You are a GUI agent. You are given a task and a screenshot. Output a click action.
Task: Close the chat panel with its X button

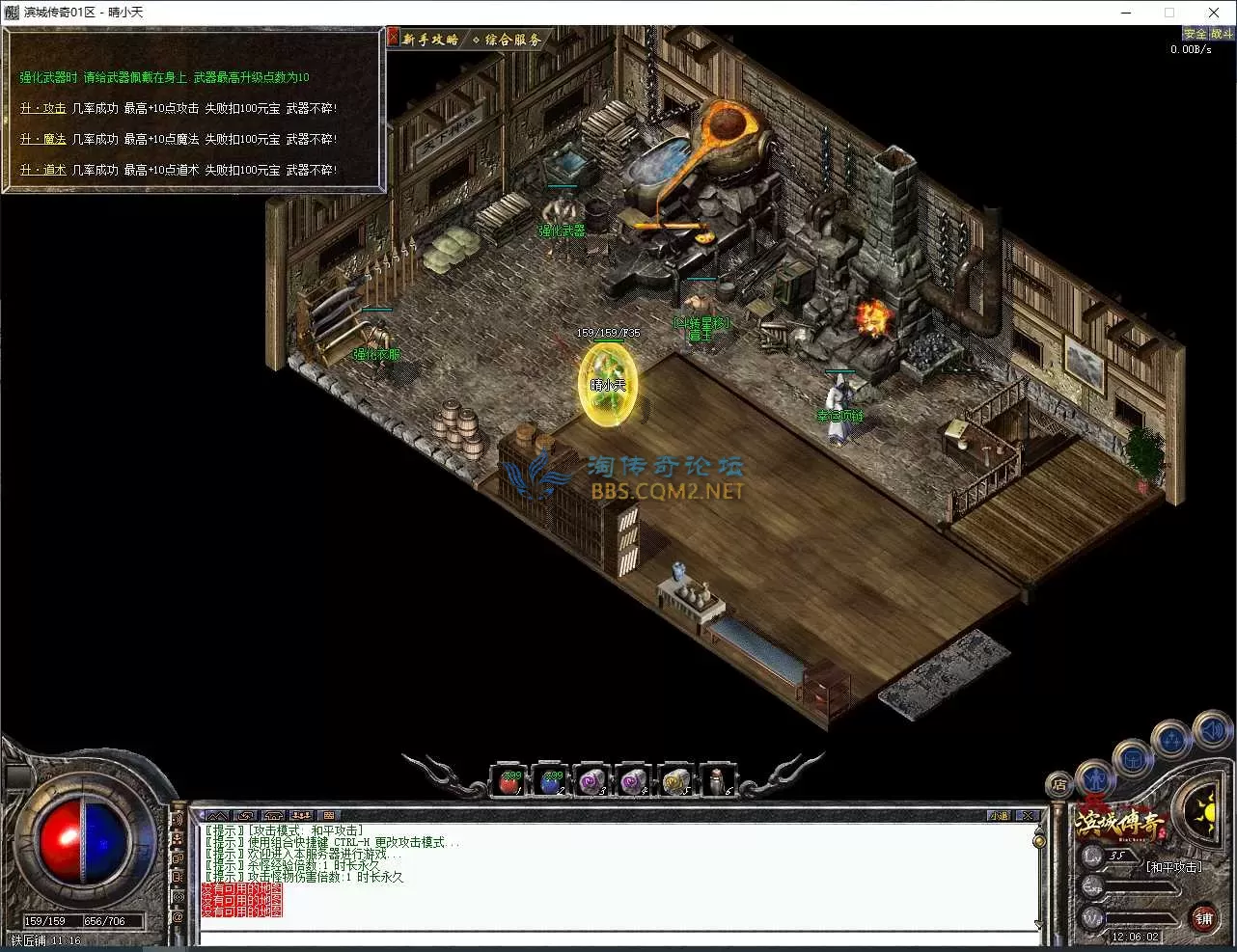pos(1028,816)
